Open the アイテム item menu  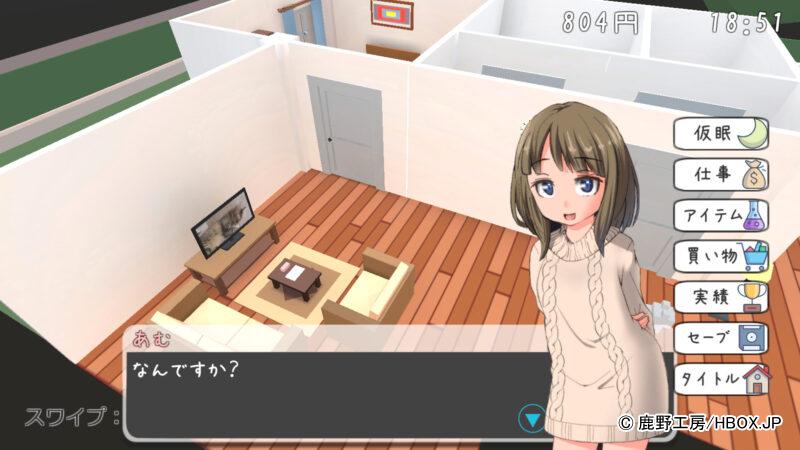[x=722, y=215]
